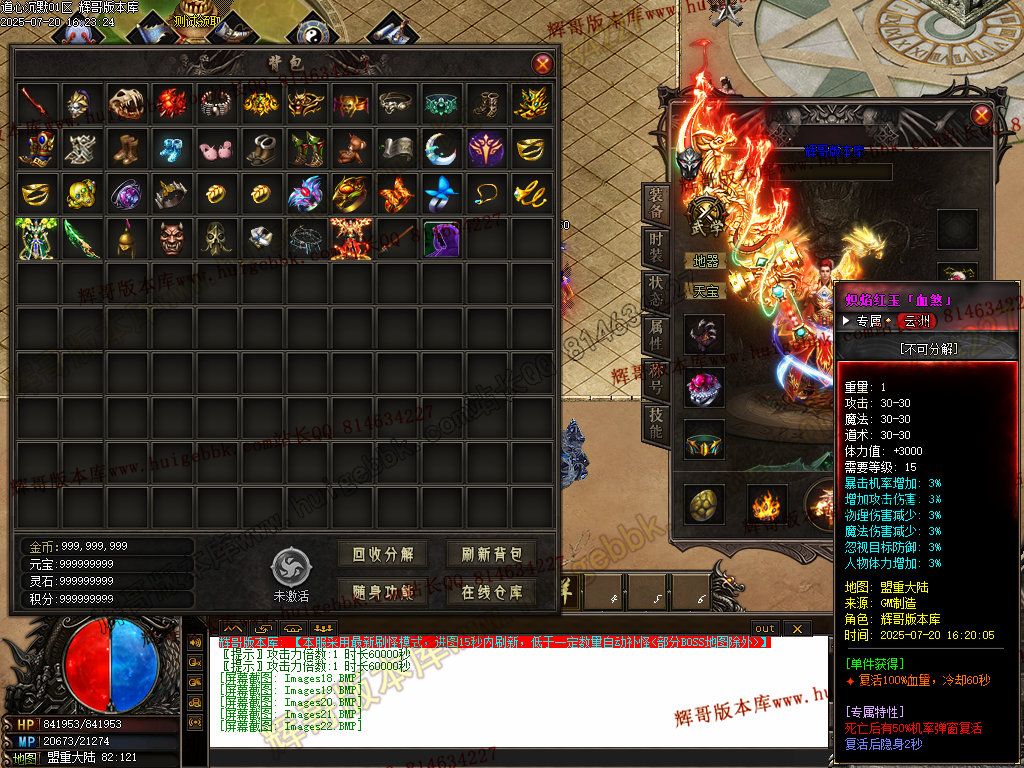Show the 属性 attributes tab
Screen dimensions: 1024x768
[655, 338]
